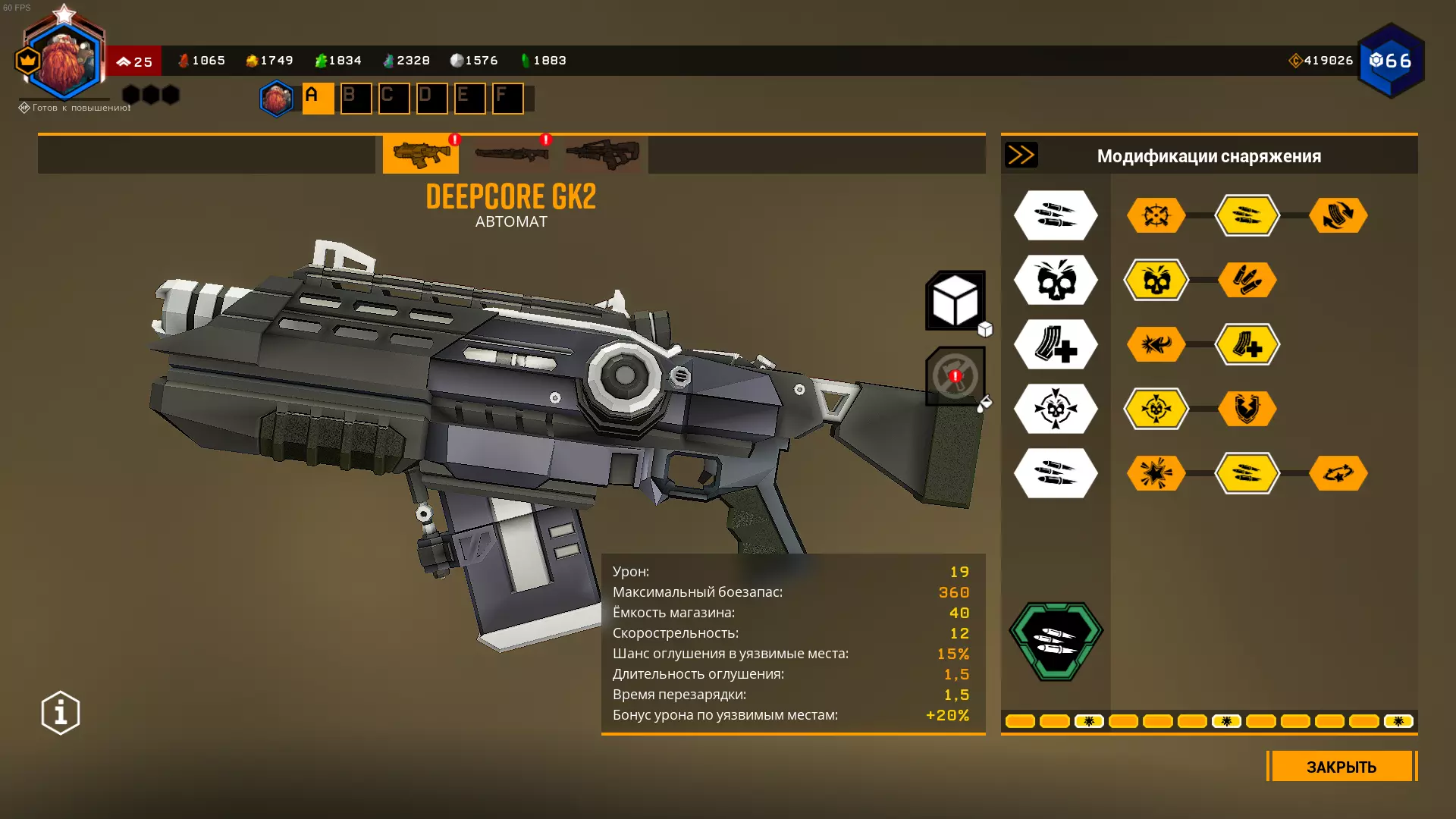Open the paintjob slot with alert
The height and width of the screenshot is (819, 1456).
(x=955, y=376)
